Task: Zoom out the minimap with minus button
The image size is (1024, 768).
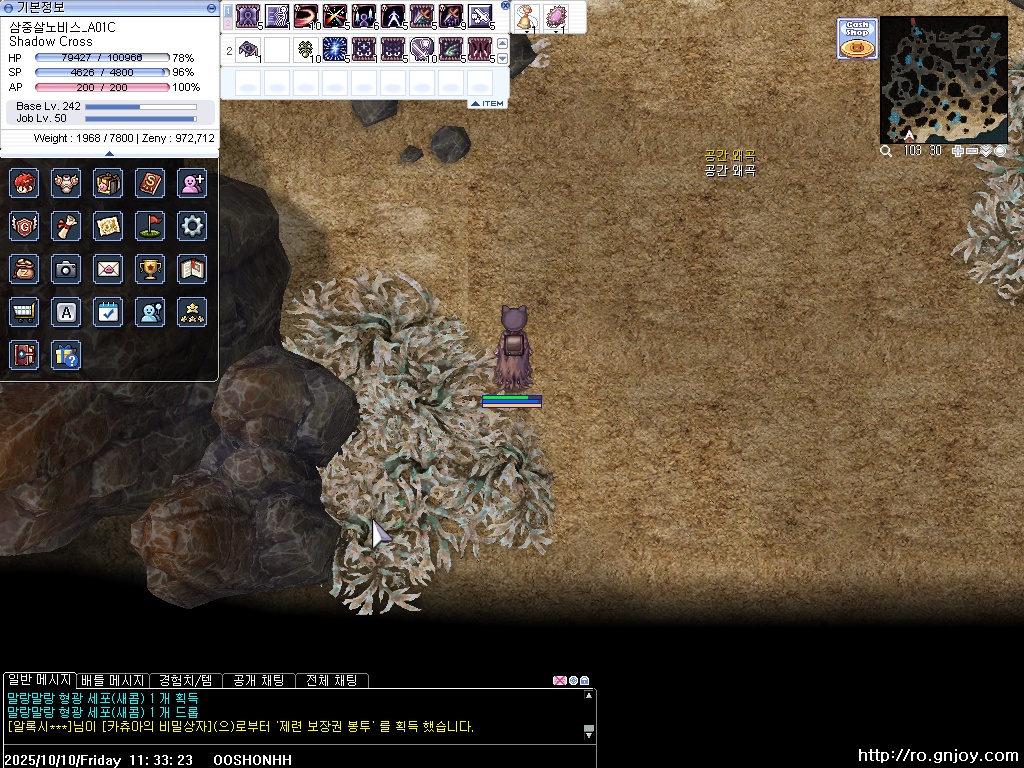Action: tap(972, 151)
